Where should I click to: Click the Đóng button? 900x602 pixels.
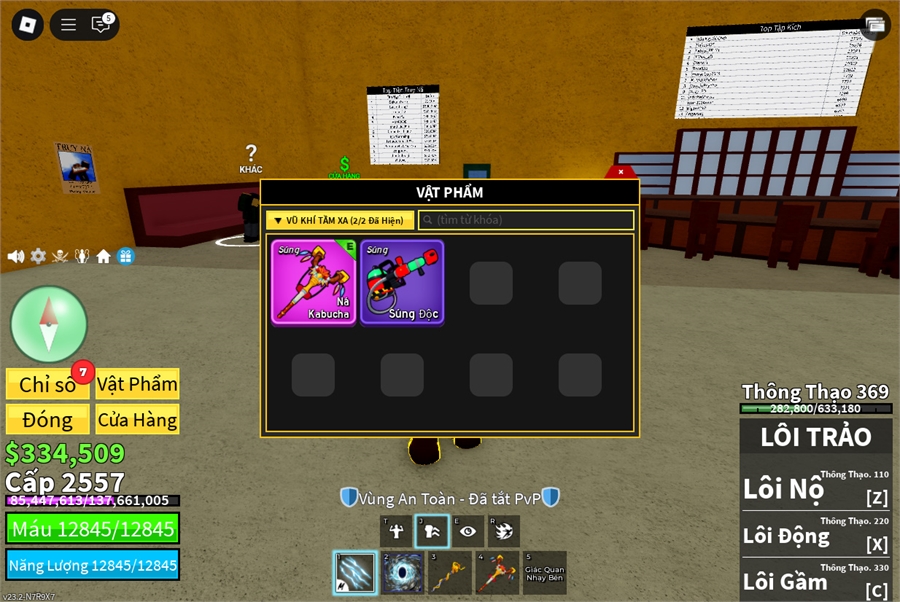[x=48, y=419]
